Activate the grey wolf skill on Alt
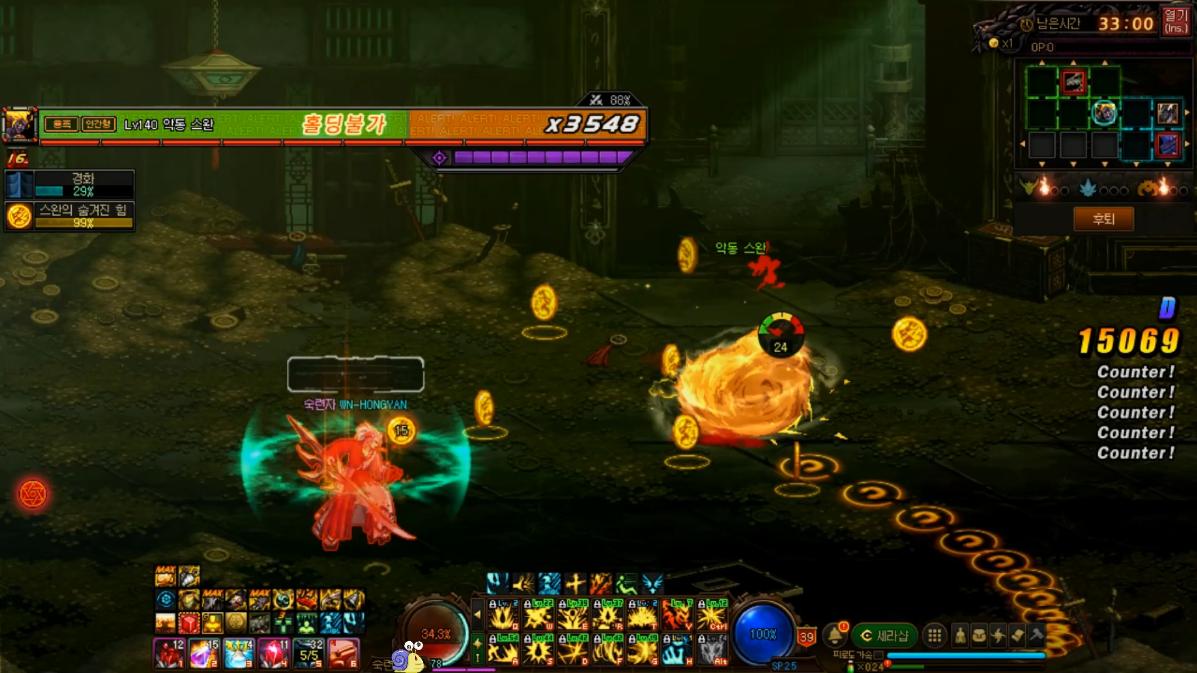Image resolution: width=1197 pixels, height=673 pixels. [x=712, y=651]
